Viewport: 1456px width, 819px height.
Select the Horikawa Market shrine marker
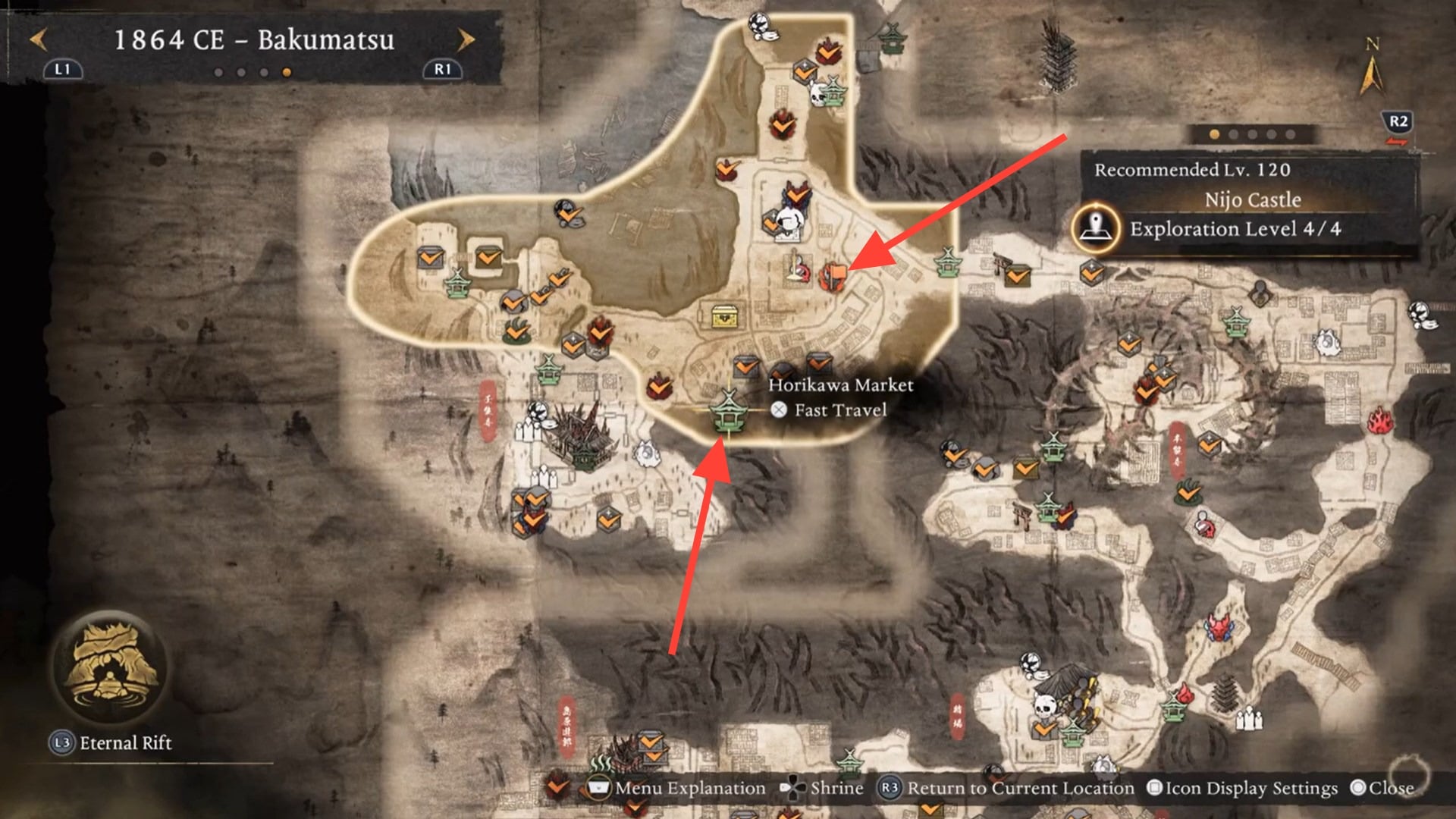727,413
